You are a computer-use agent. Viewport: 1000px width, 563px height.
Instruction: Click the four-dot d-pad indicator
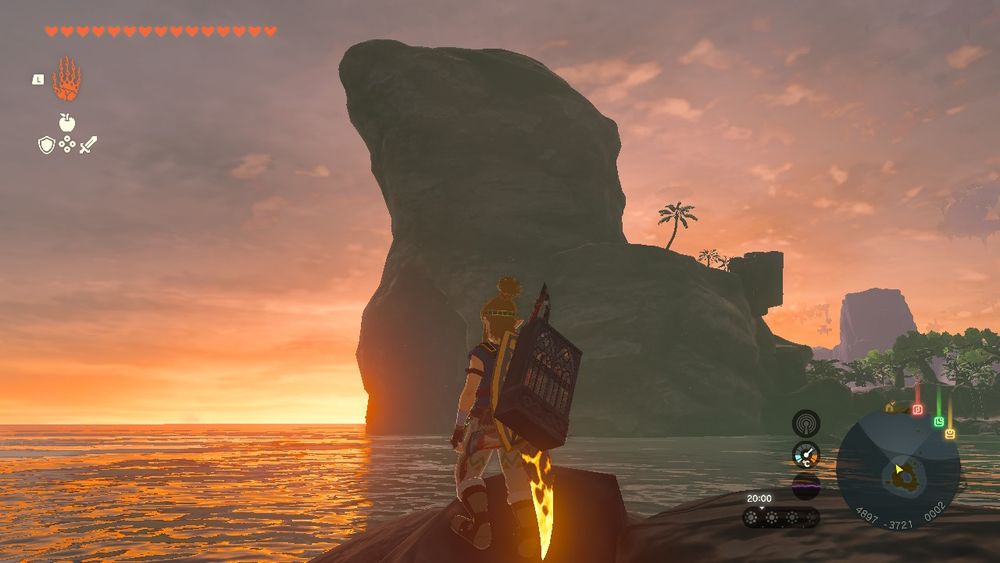click(x=67, y=145)
